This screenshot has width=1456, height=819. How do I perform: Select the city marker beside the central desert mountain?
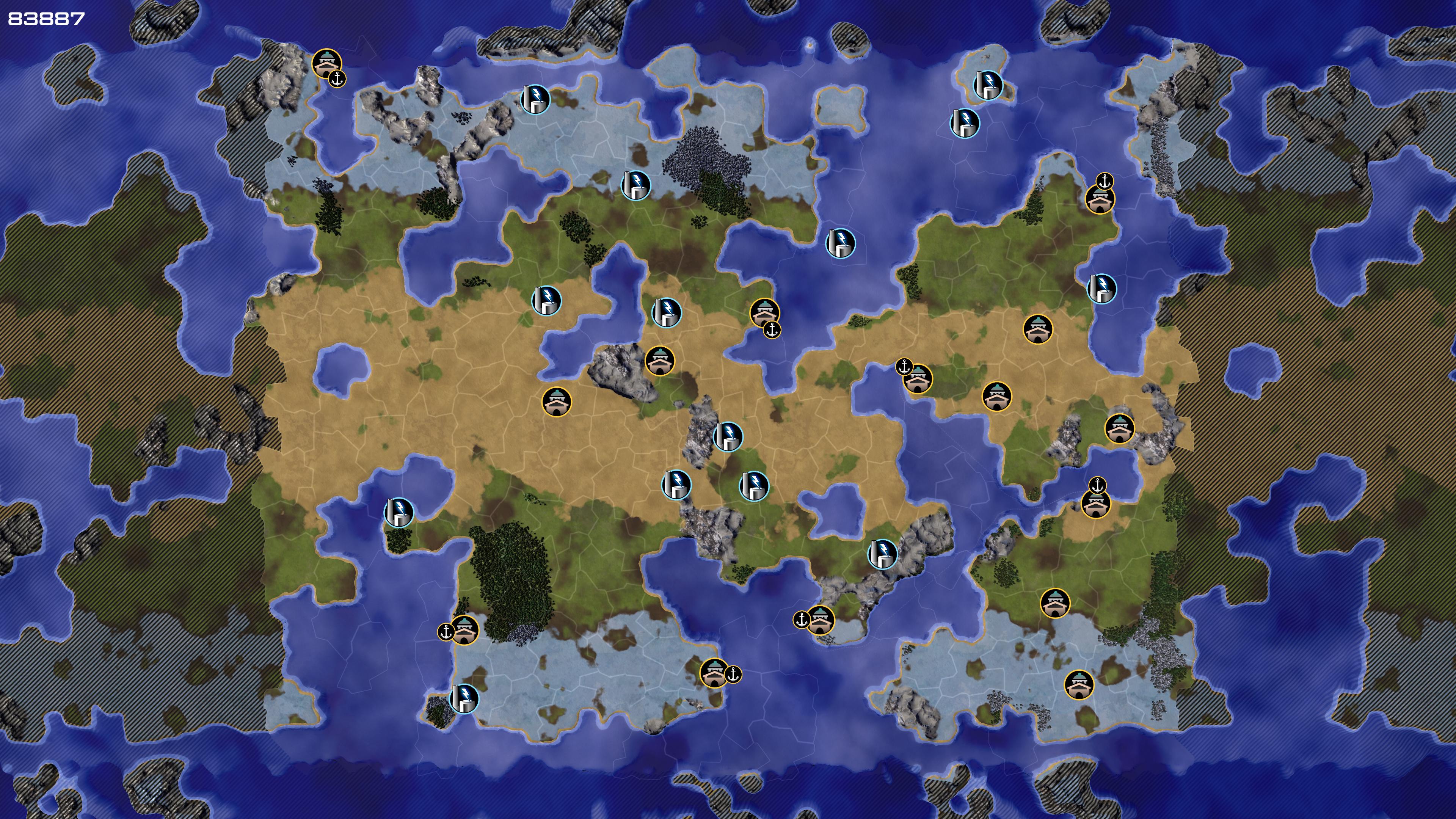point(660,361)
